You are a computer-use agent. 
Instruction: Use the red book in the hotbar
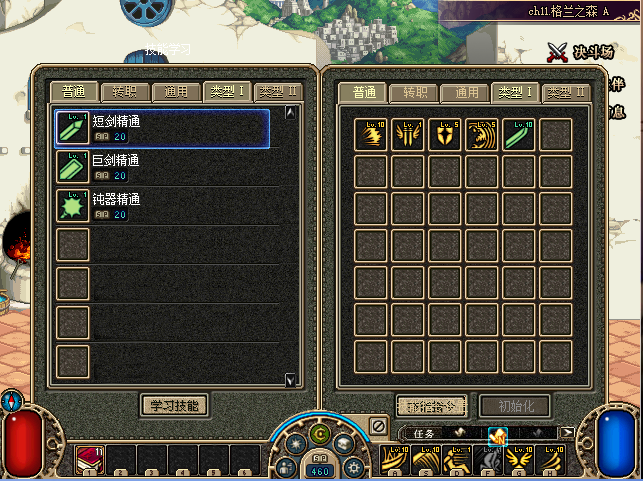89,460
